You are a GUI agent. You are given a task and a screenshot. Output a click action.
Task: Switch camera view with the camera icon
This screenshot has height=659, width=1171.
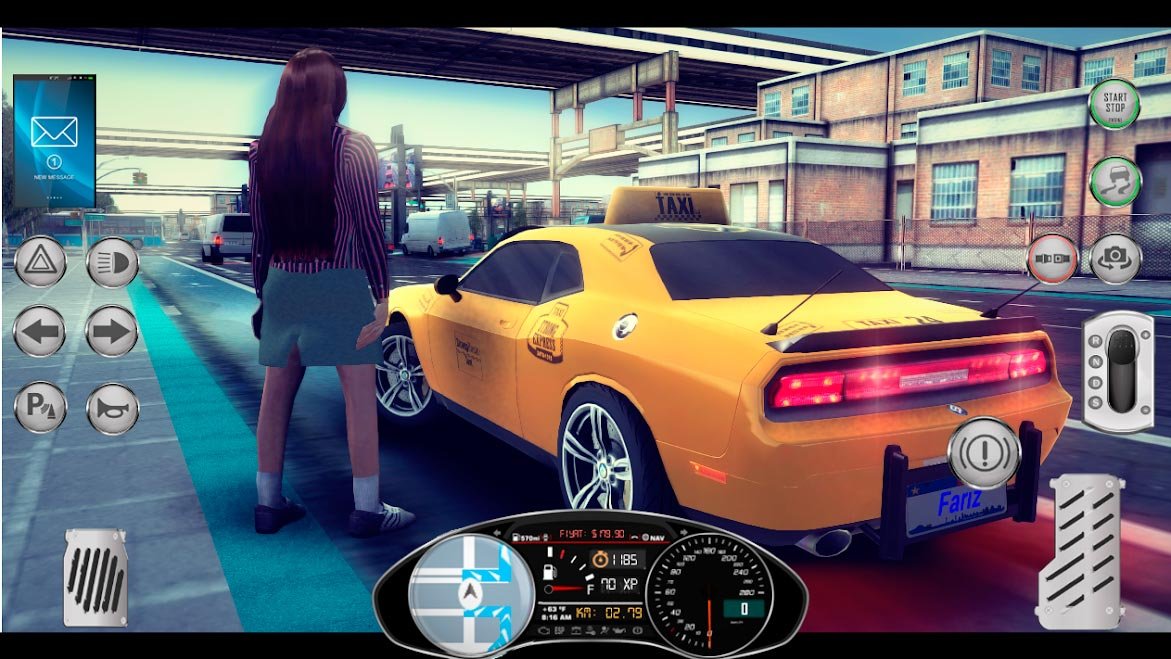tap(1115, 259)
